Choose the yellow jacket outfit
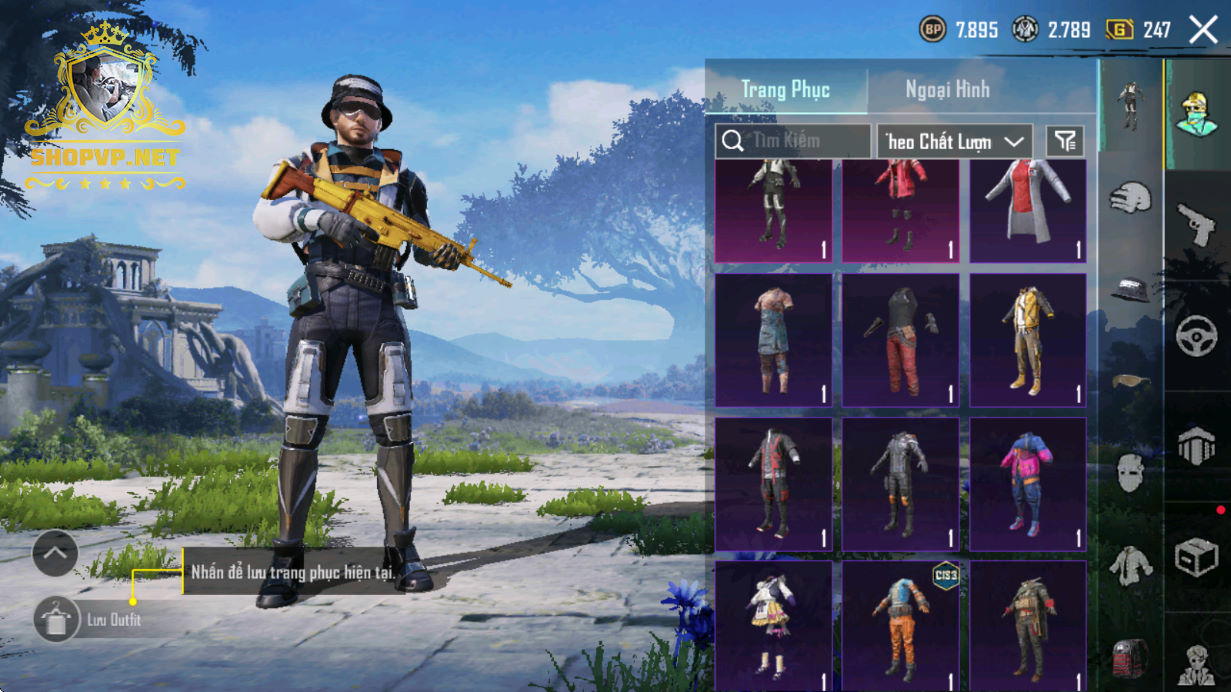 point(1028,340)
